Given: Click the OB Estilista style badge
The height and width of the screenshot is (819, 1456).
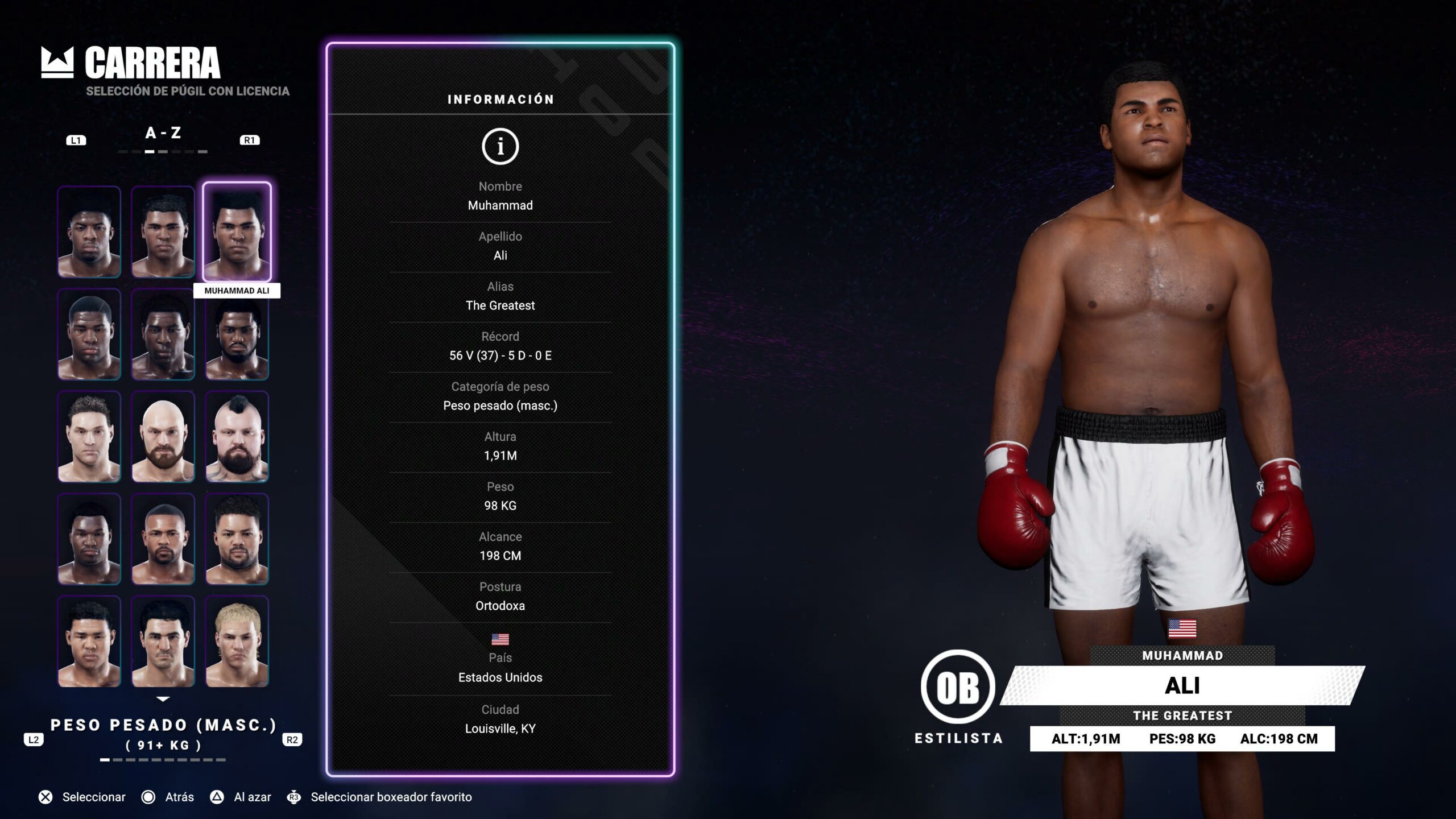Looking at the screenshot, I should click(x=958, y=687).
